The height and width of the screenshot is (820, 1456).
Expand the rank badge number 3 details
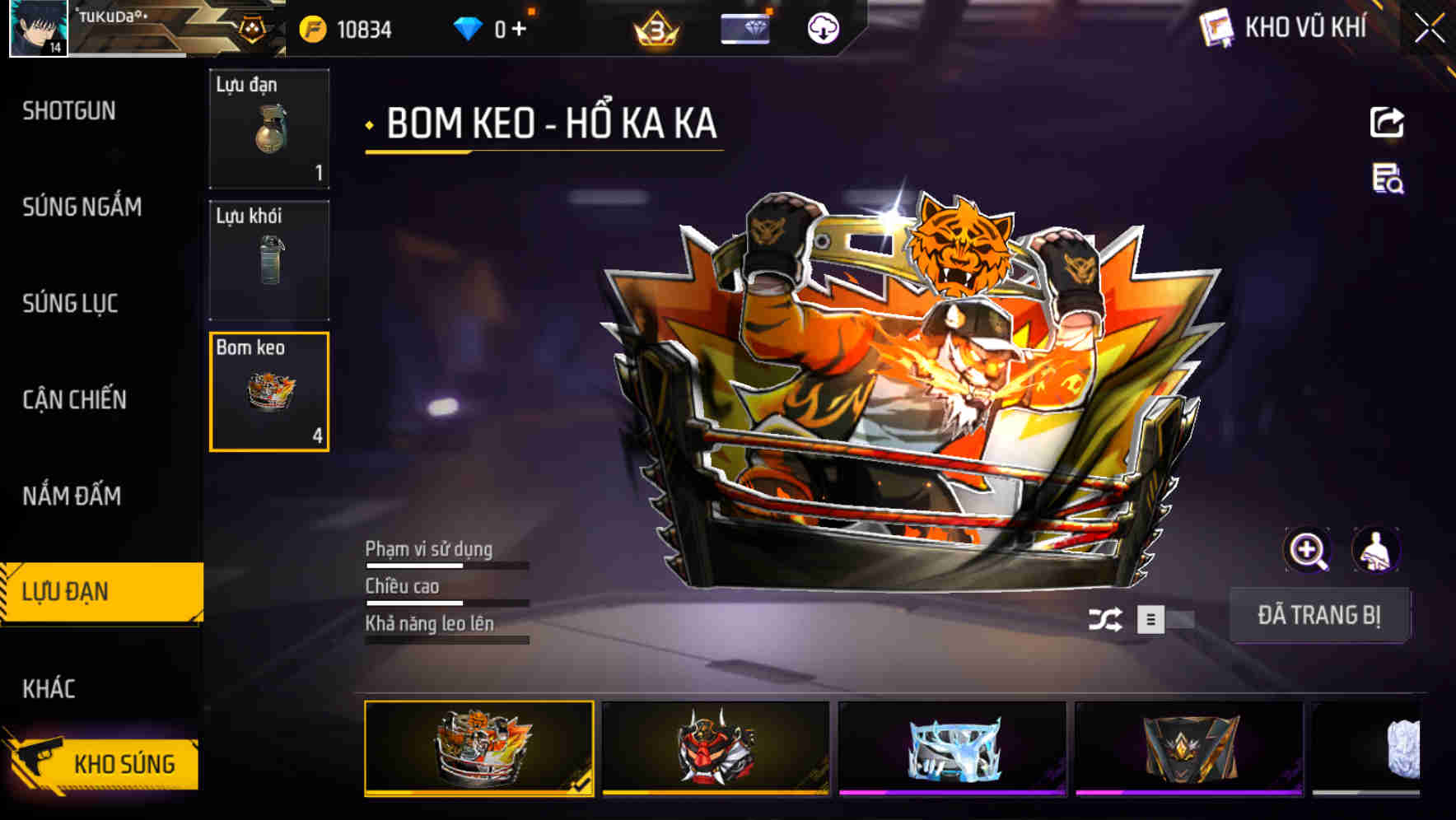[x=655, y=27]
